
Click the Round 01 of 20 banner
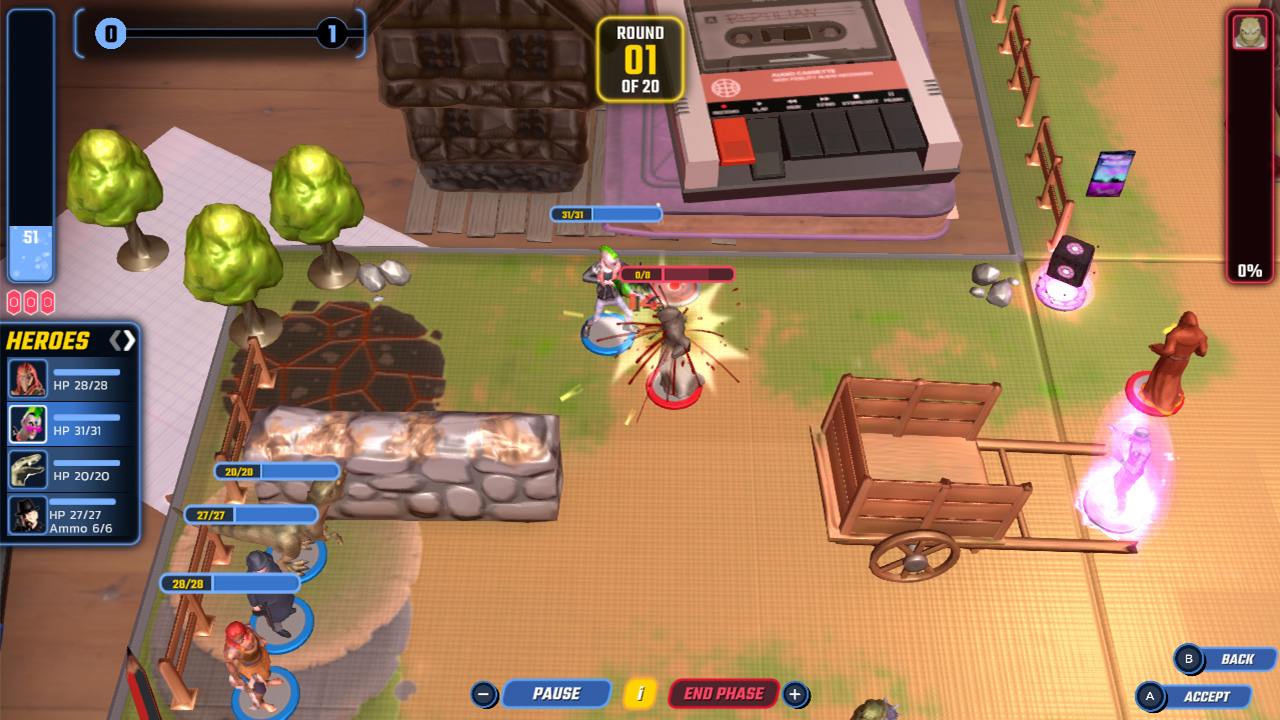(641, 60)
